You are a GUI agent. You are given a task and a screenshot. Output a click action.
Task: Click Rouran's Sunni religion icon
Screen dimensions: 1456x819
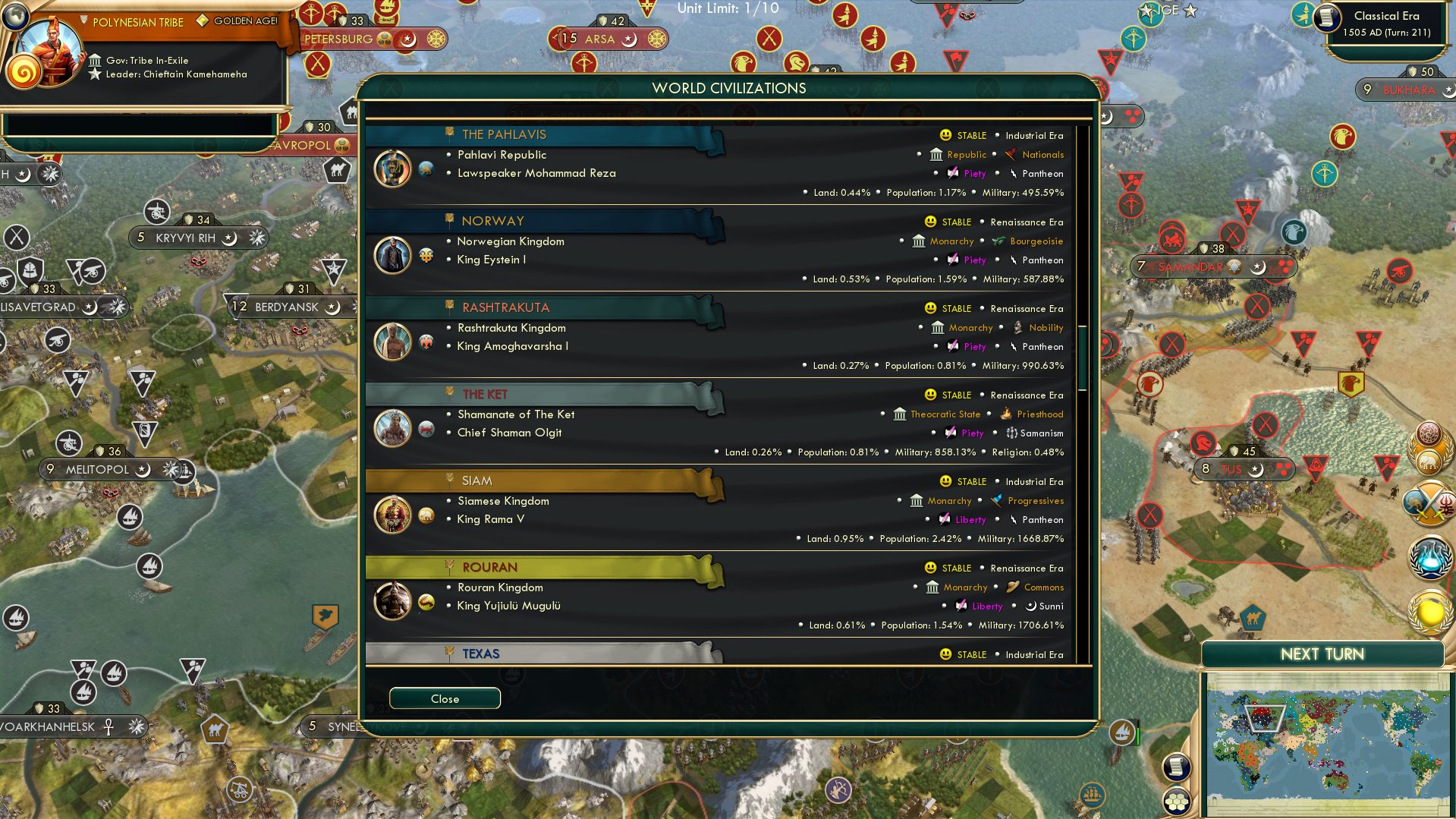pos(1030,606)
